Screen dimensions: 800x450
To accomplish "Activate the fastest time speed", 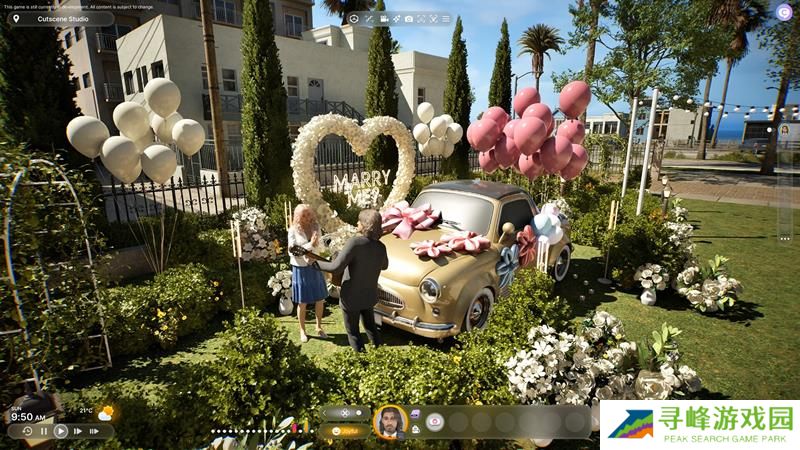I will click(x=94, y=431).
